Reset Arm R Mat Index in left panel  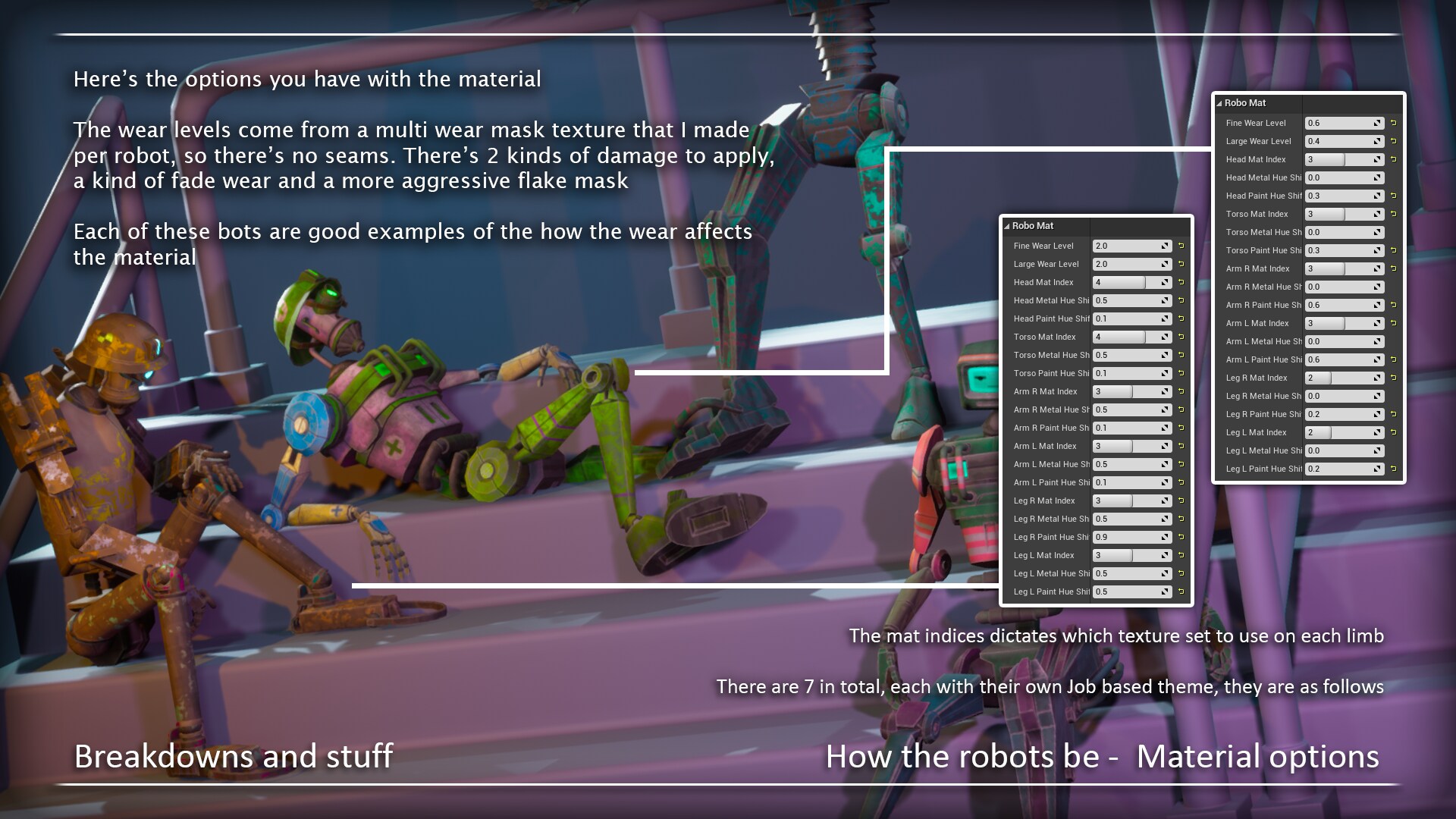click(1181, 391)
